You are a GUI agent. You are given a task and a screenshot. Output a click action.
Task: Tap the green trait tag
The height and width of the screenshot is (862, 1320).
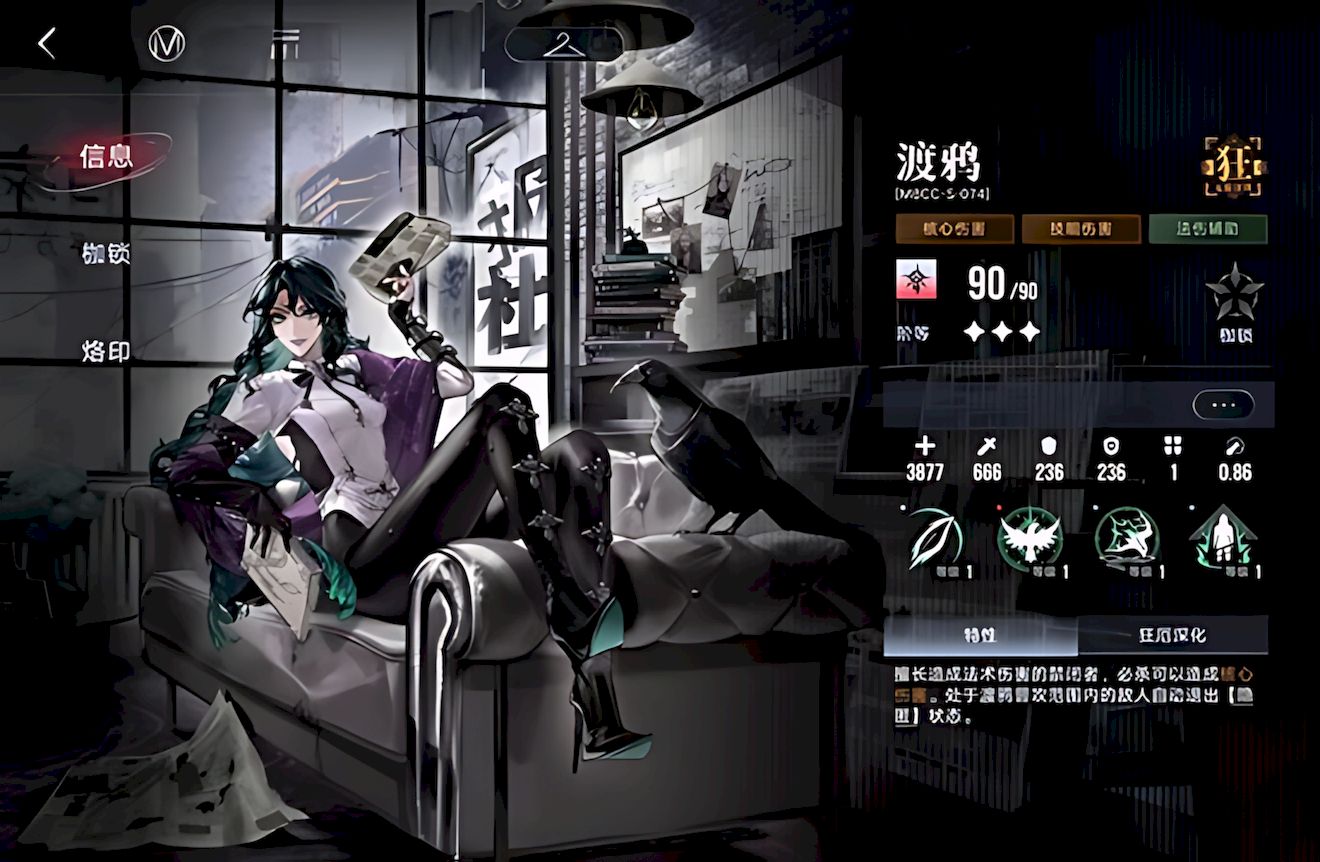pyautogui.click(x=1207, y=229)
